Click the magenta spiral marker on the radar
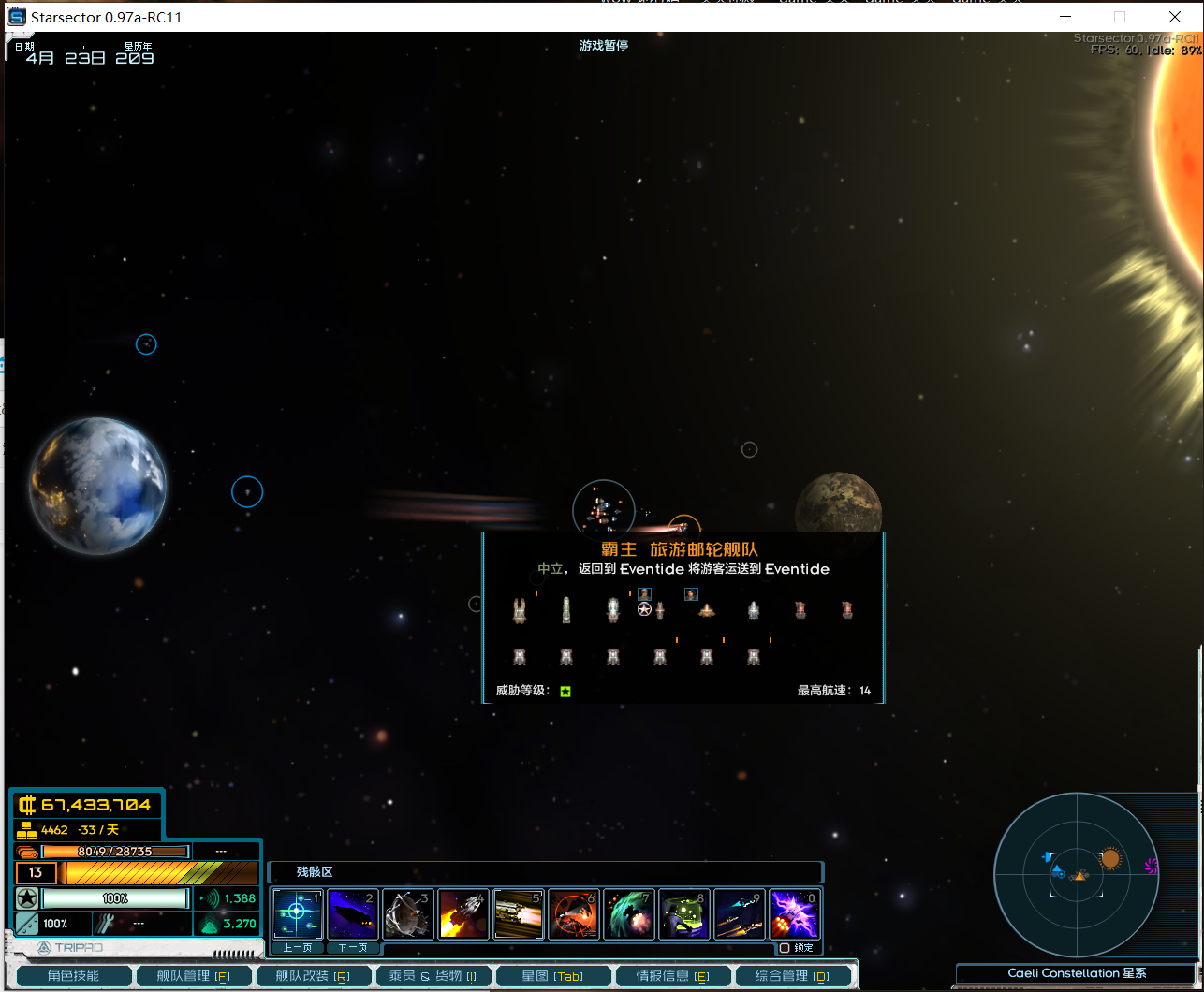The height and width of the screenshot is (992, 1204). pyautogui.click(x=1152, y=867)
